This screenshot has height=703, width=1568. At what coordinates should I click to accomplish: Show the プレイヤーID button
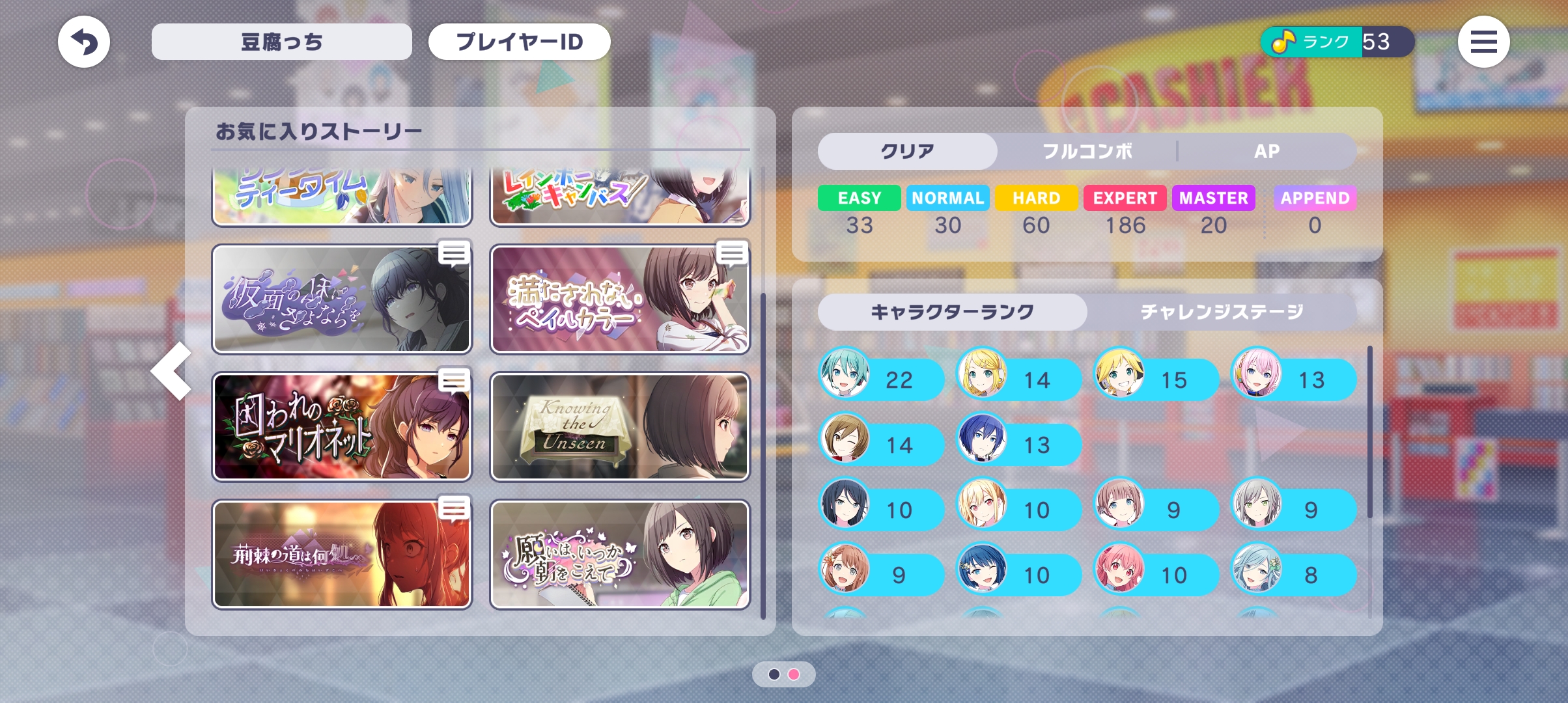coord(519,42)
